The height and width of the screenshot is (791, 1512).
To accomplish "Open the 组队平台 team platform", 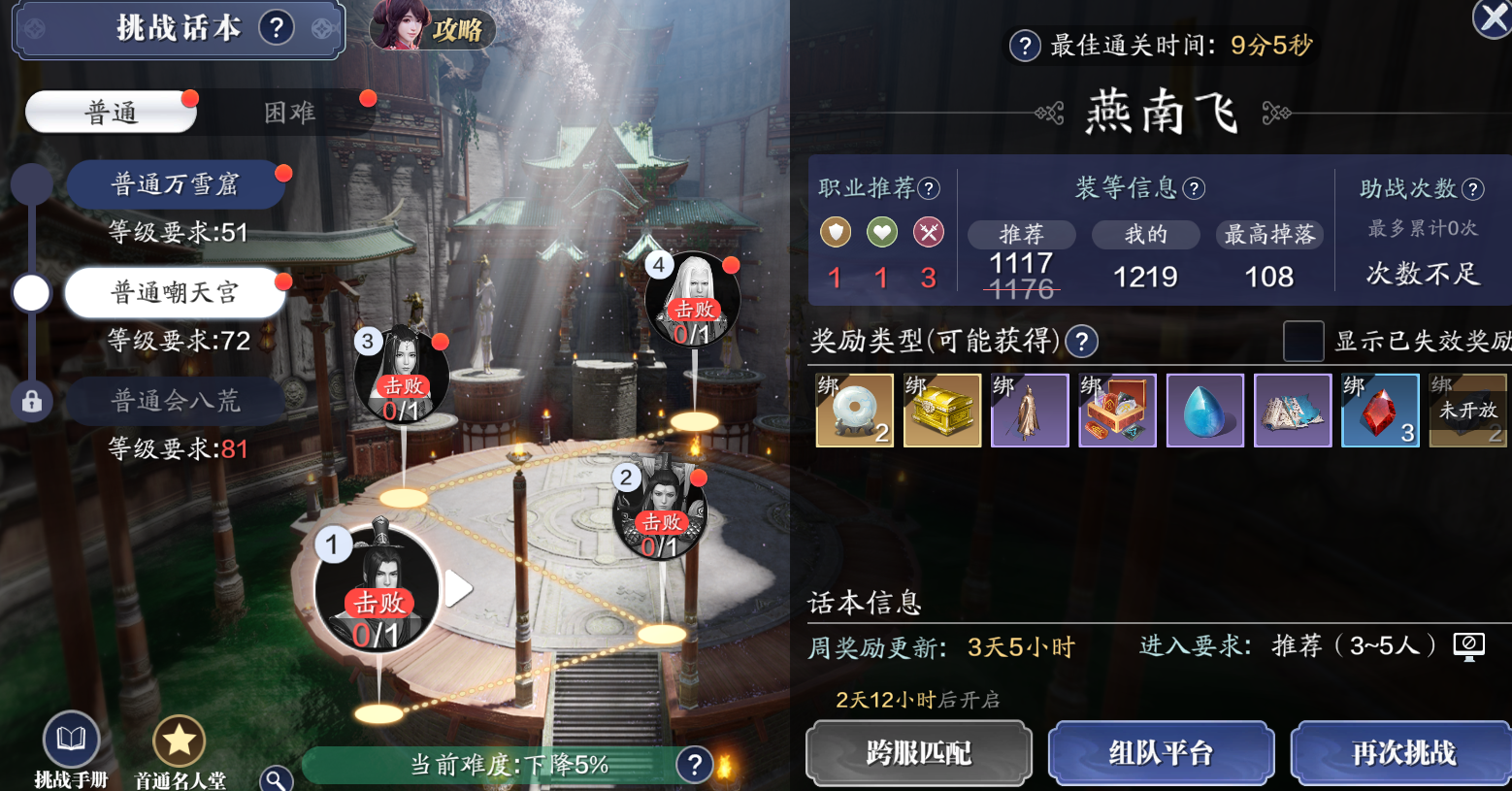I will [1161, 753].
